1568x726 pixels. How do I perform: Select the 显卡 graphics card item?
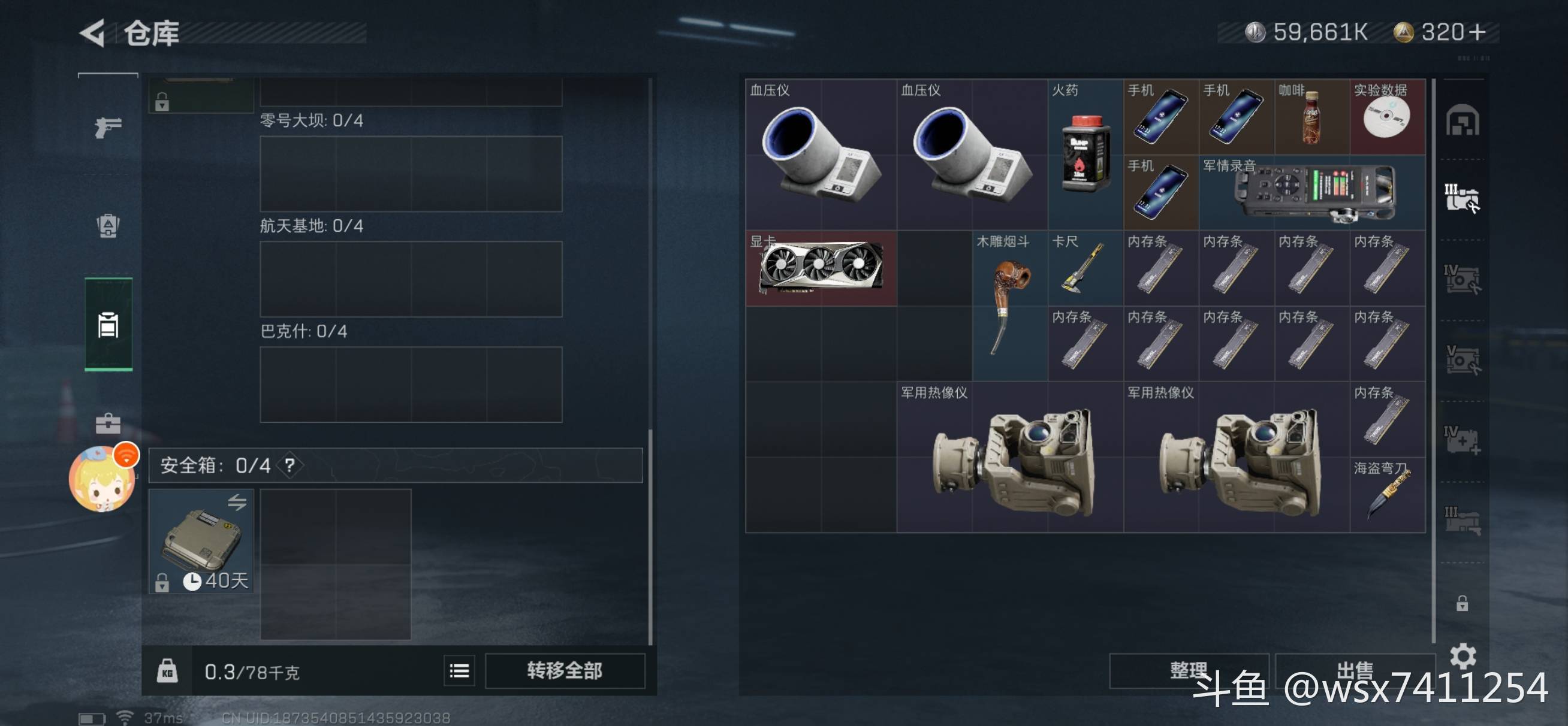click(821, 268)
